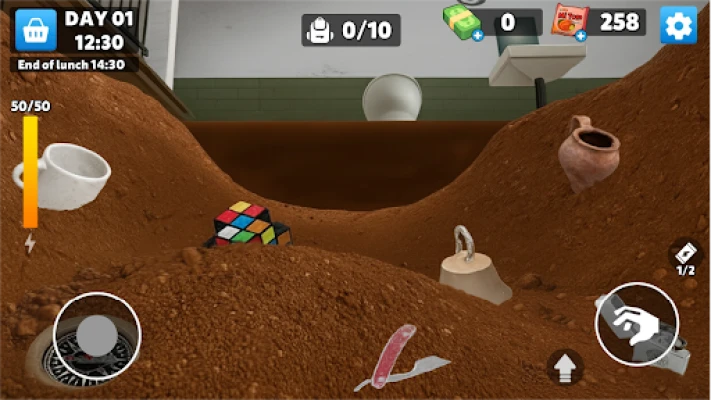Open the settings gear menu
This screenshot has height=400, width=711.
click(678, 25)
